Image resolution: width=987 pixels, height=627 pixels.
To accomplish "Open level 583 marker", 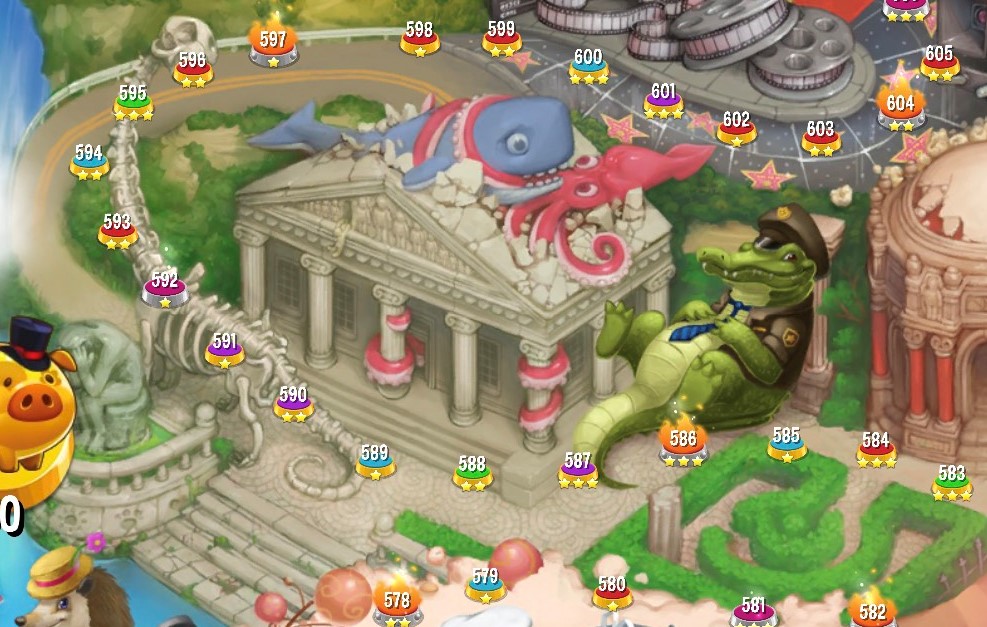I will (x=952, y=480).
